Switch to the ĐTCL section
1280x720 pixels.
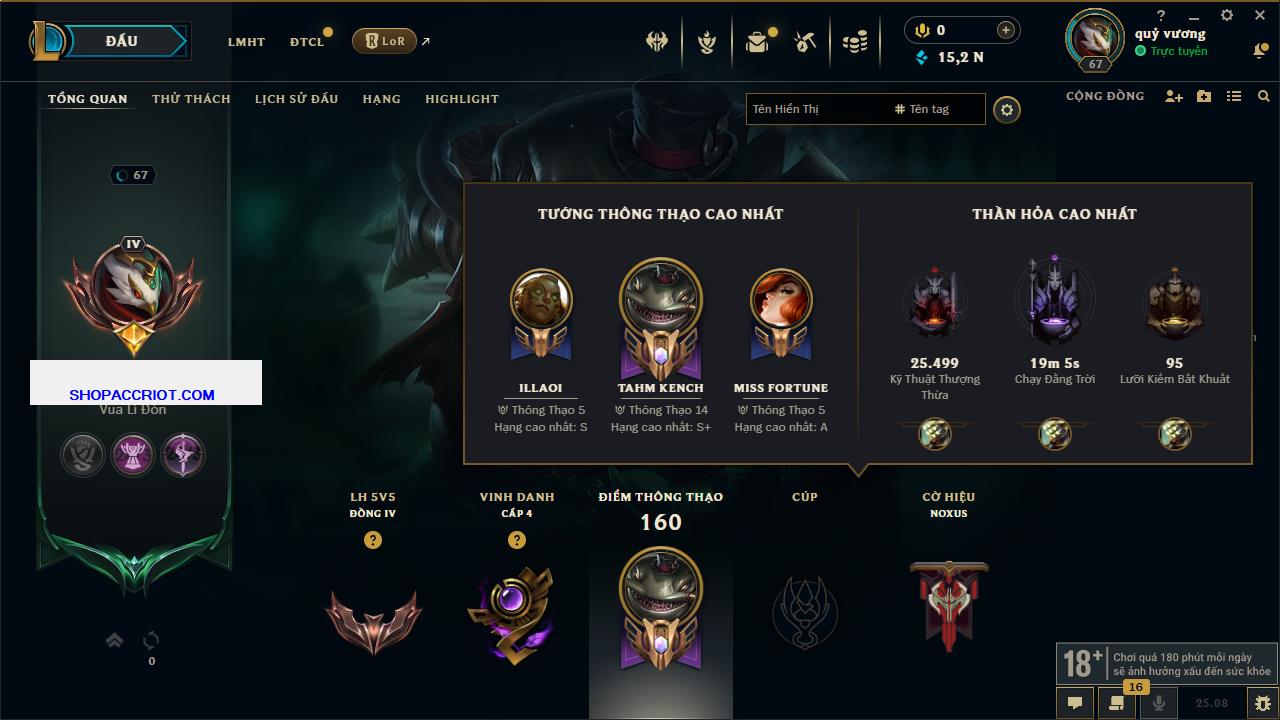307,42
